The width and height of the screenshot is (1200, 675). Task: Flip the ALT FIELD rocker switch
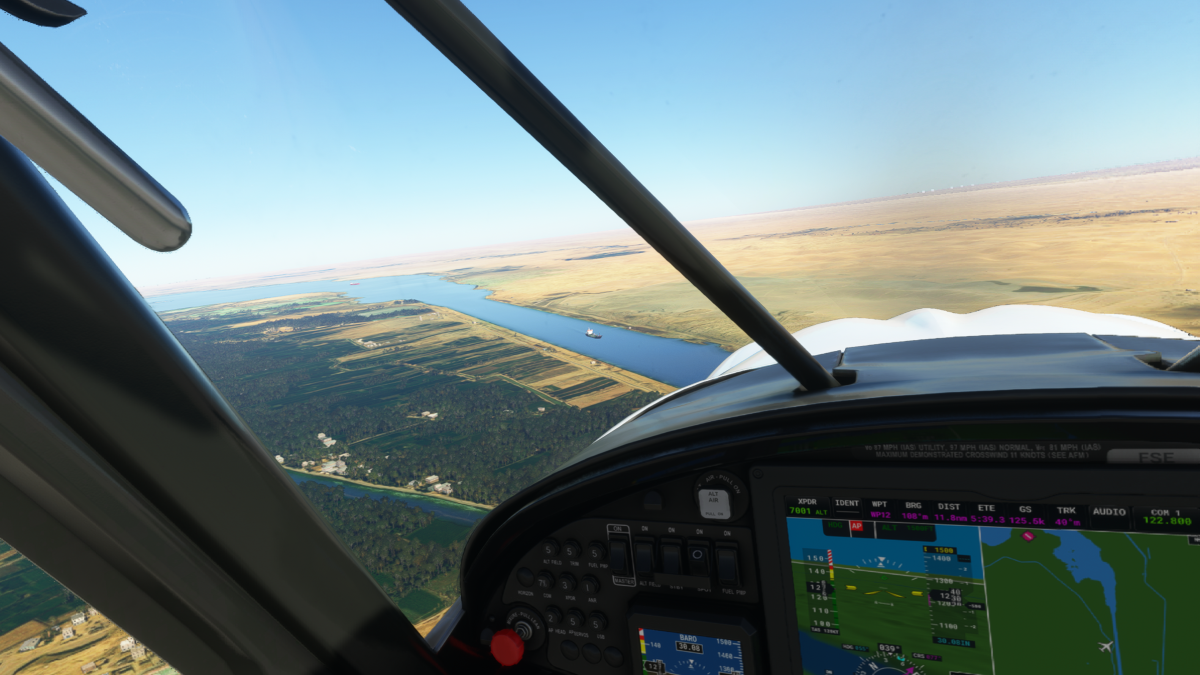[646, 557]
